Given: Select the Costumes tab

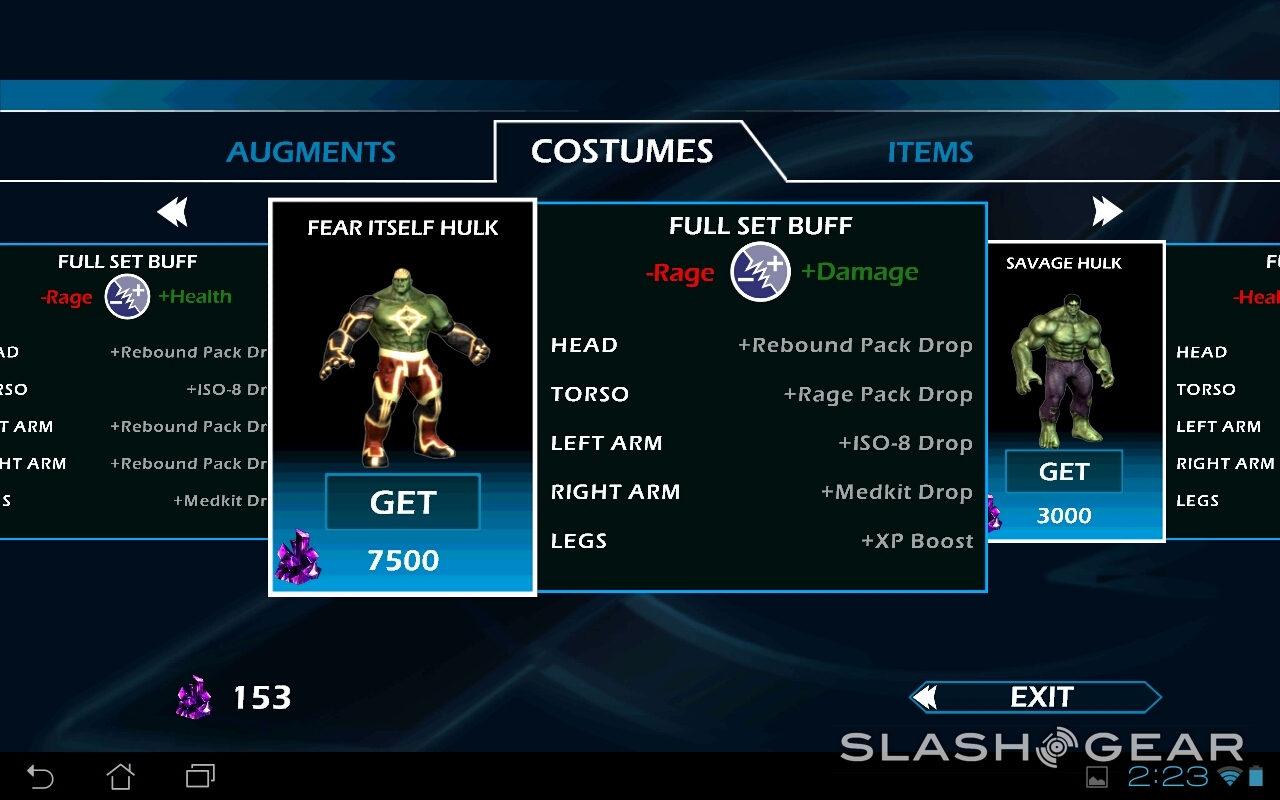Looking at the screenshot, I should point(622,151).
